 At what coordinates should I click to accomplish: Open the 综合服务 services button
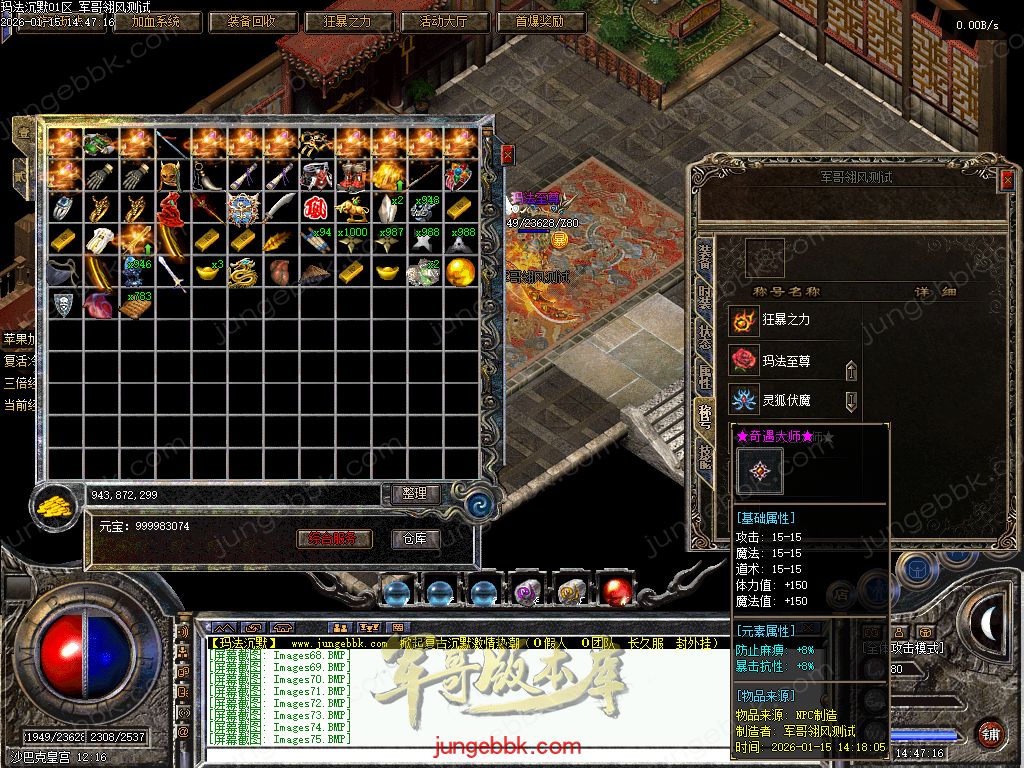pos(335,539)
